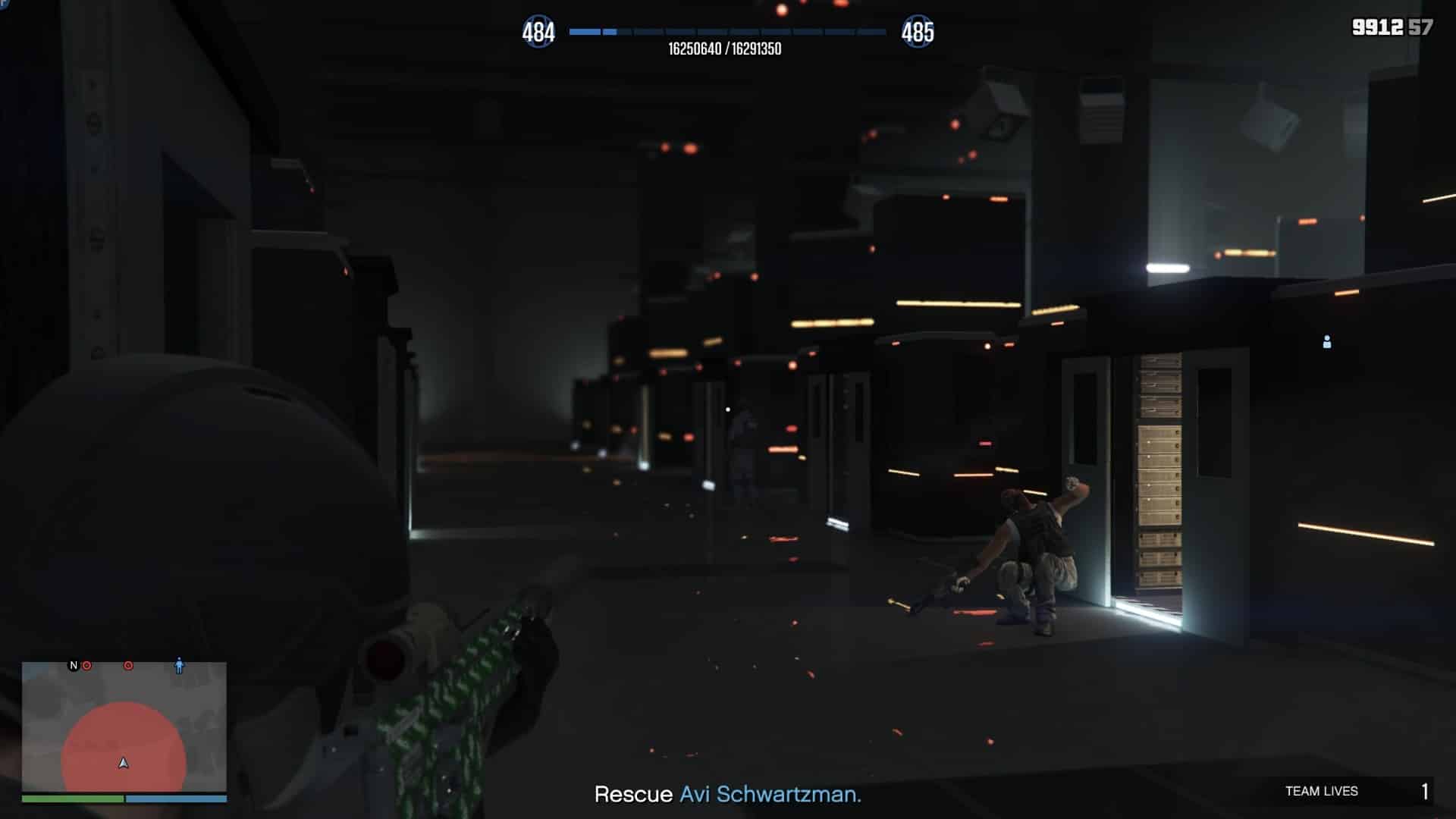Click the blue team score badge showing 485

point(920,32)
